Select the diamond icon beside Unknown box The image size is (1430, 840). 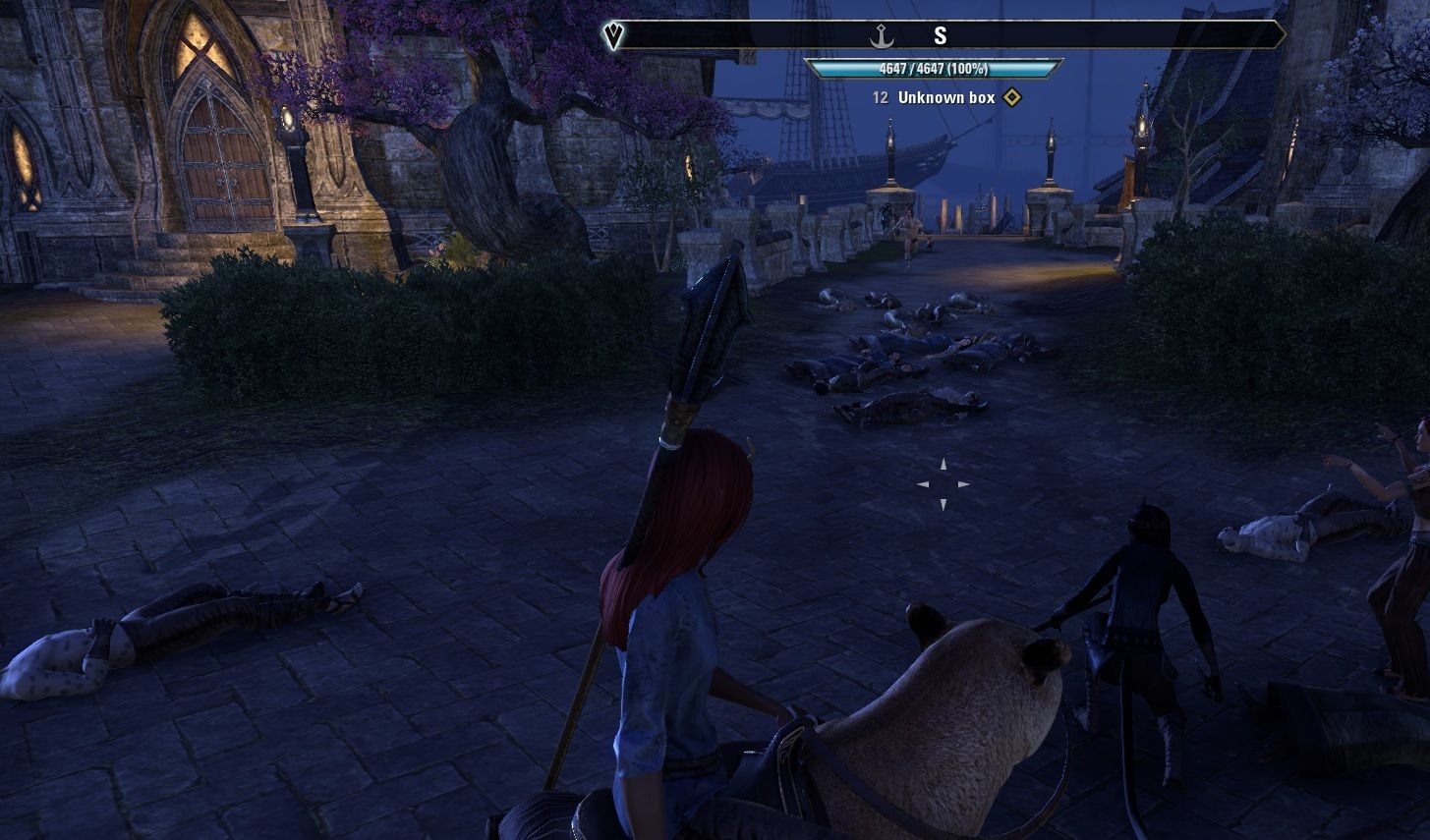click(x=1011, y=98)
